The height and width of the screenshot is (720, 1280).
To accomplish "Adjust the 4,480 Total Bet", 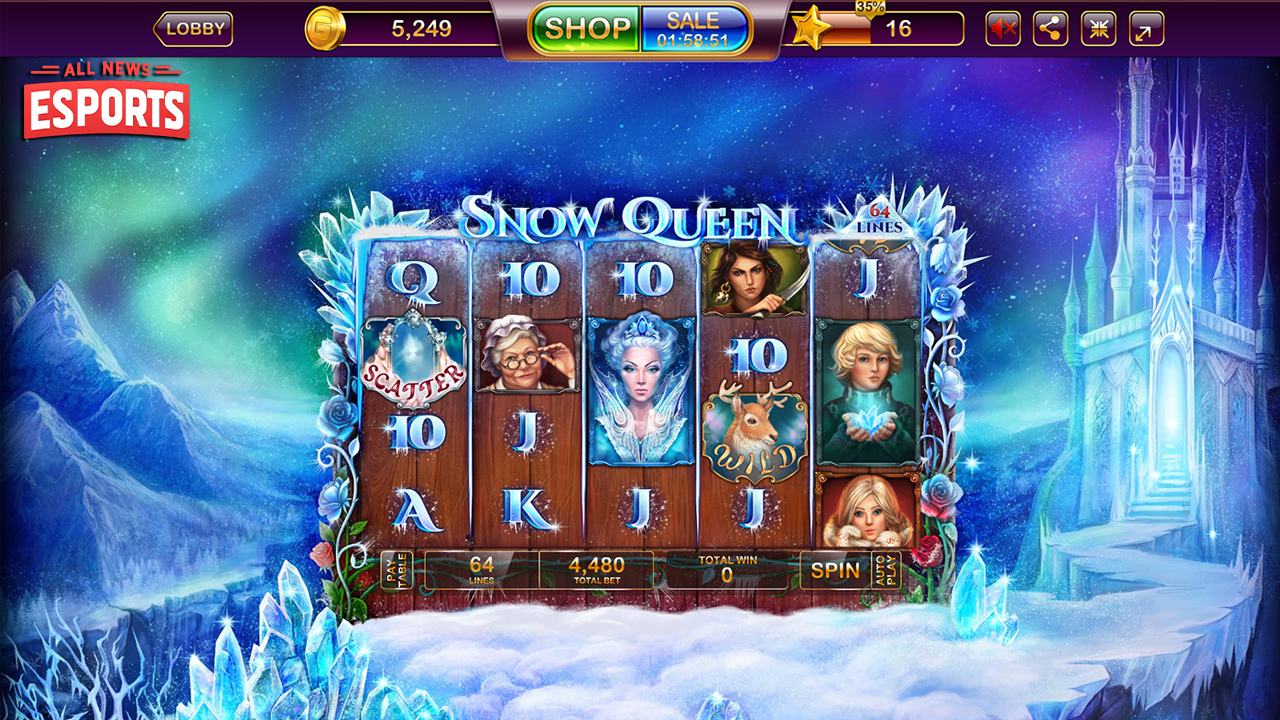I will (x=596, y=570).
